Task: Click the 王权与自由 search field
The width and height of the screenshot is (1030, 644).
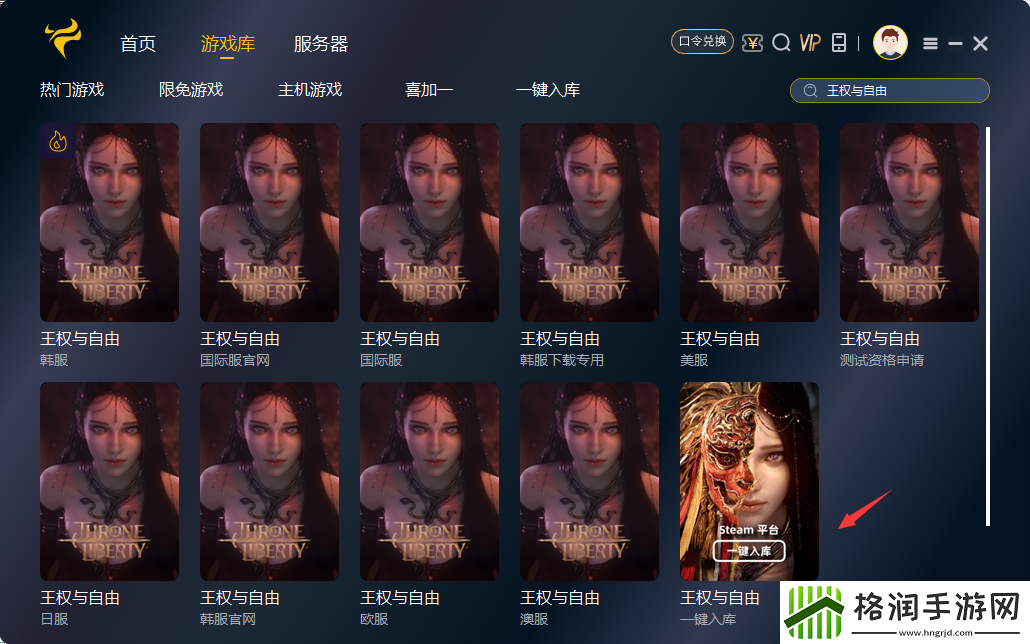Action: (x=900, y=91)
